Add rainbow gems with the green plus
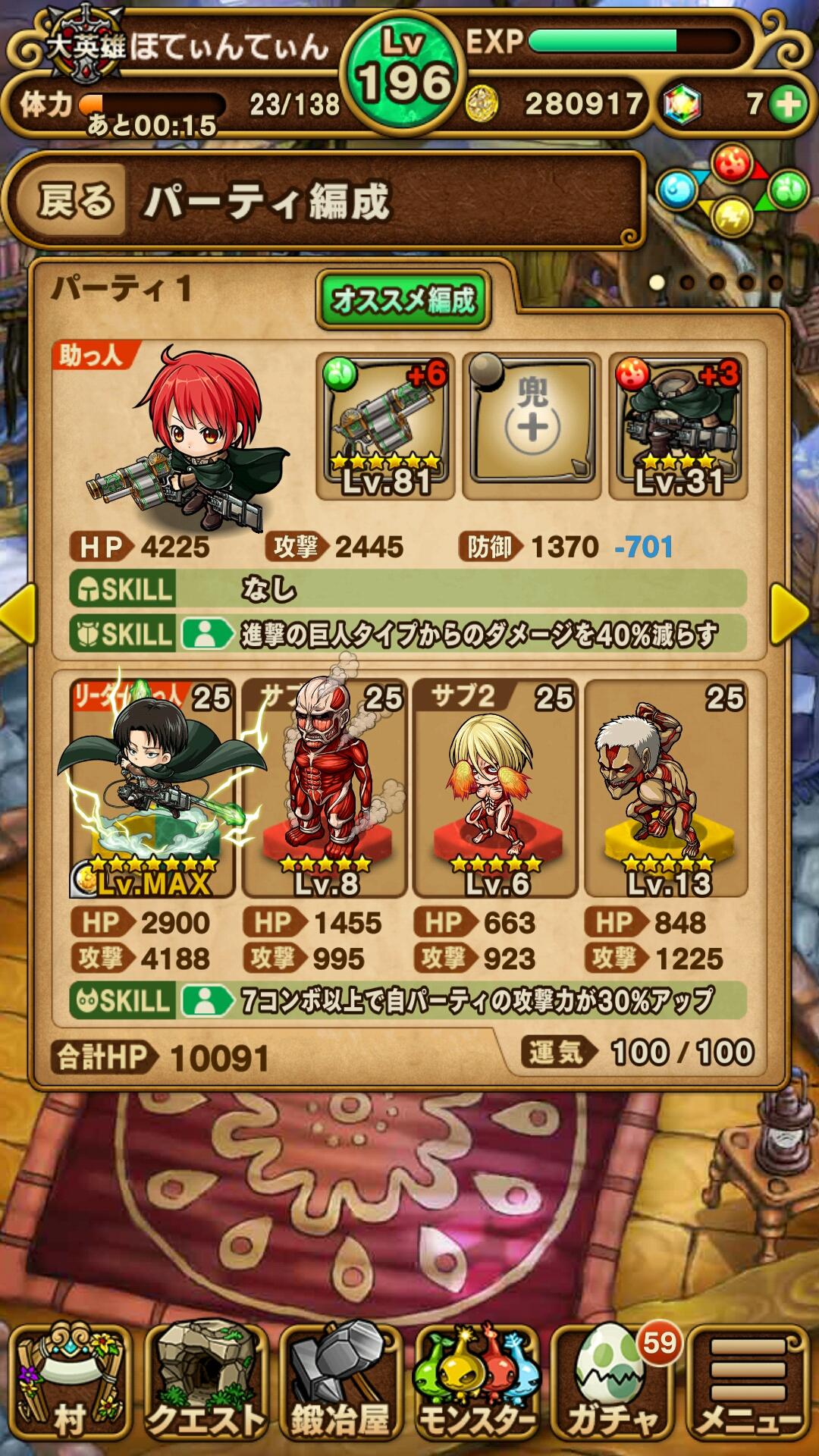 [x=789, y=104]
